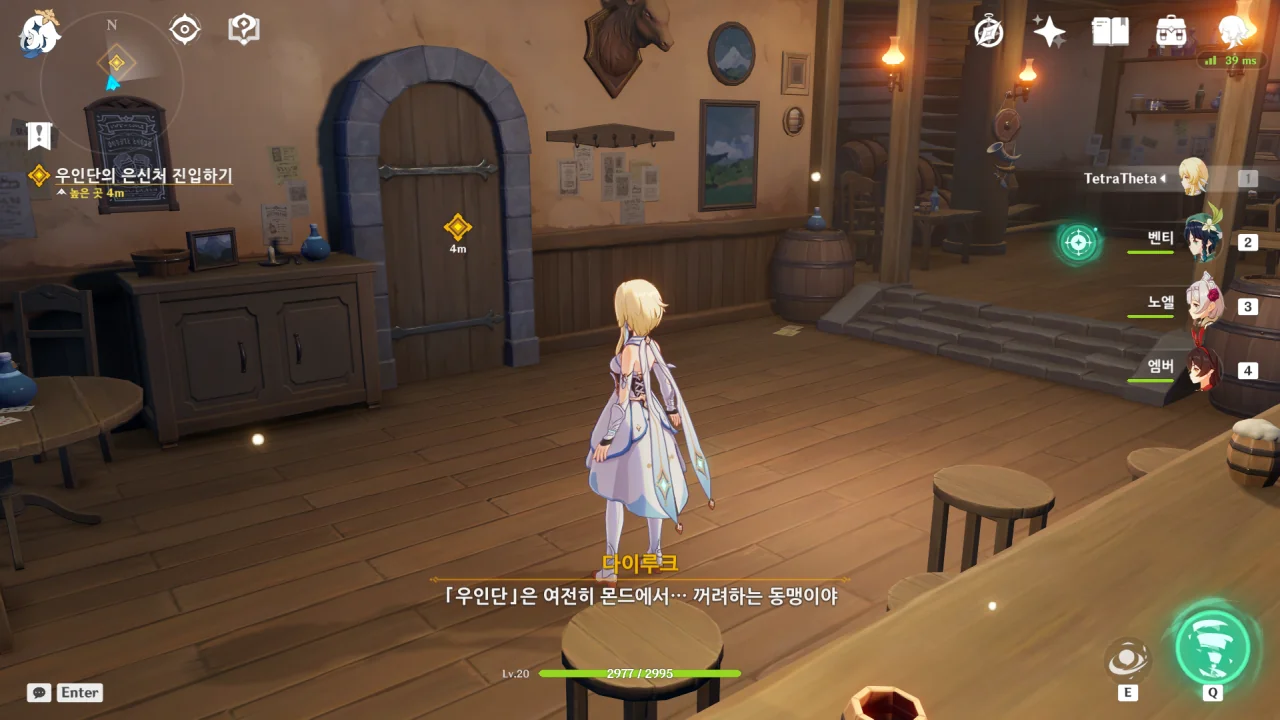Use the elemental skill icon
This screenshot has width=1280, height=720.
(1128, 660)
